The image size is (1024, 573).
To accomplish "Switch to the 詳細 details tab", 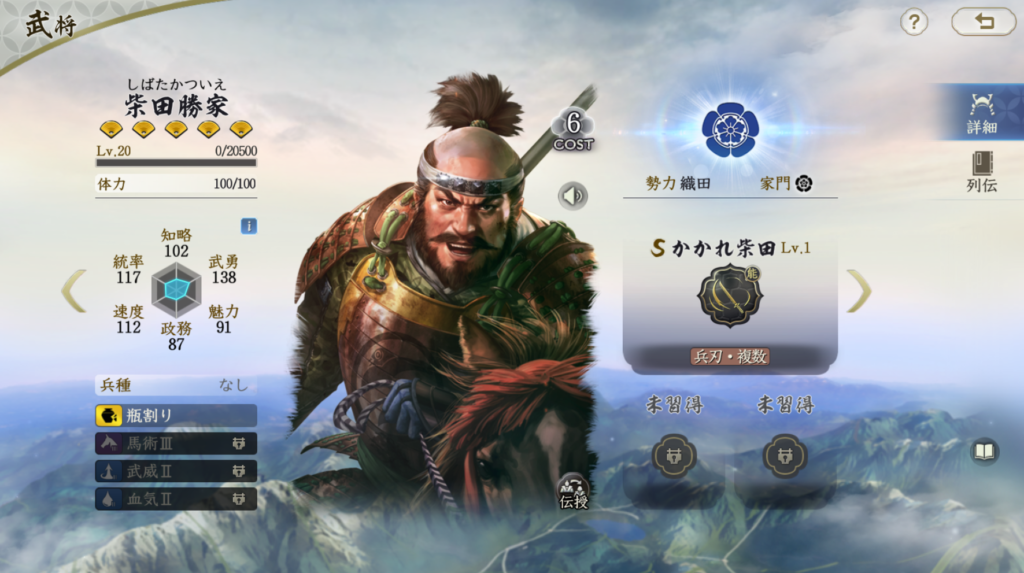I will point(981,114).
